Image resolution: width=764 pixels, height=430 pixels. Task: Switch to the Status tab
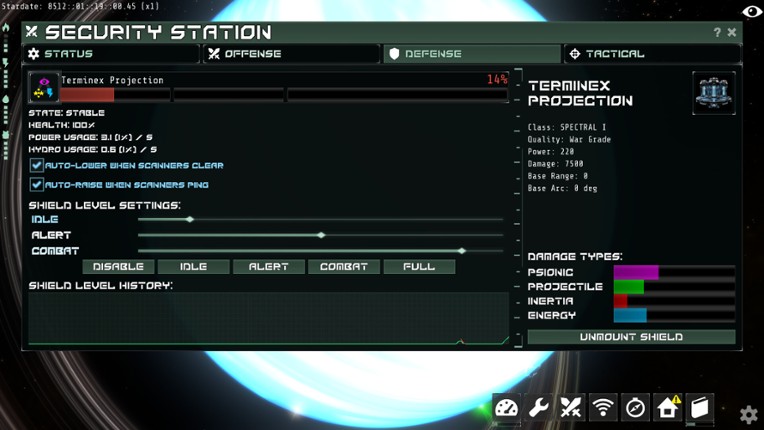point(111,54)
